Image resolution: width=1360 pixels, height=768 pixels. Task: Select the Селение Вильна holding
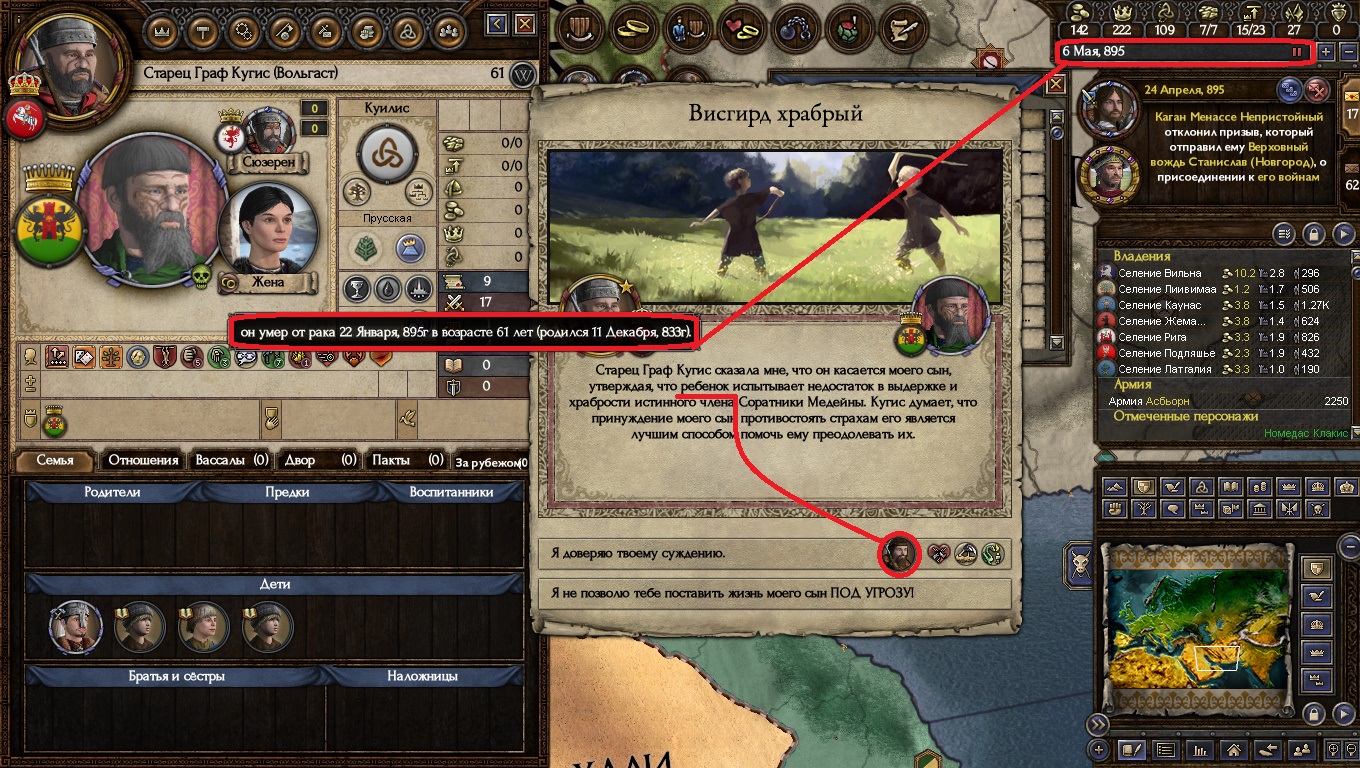(1153, 273)
